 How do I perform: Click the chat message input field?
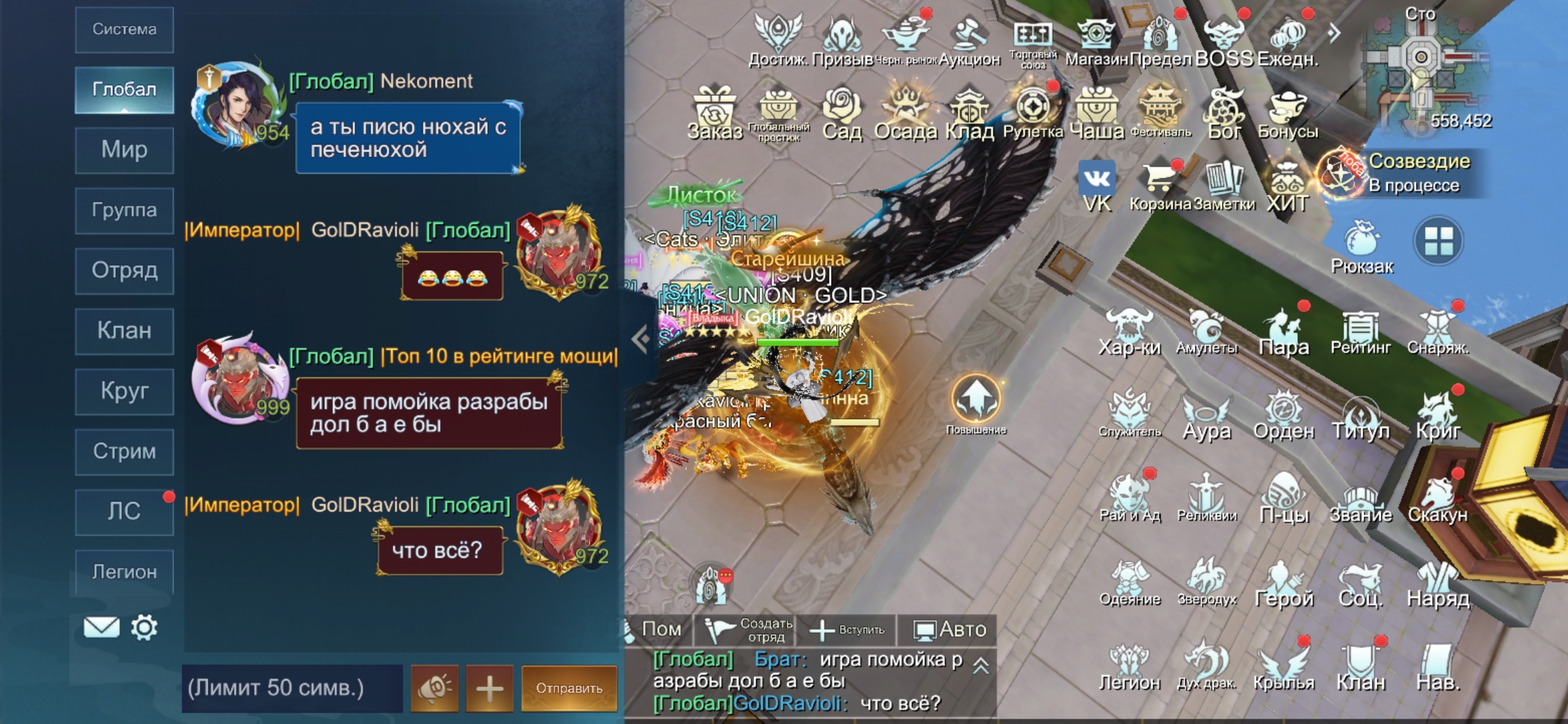(x=292, y=688)
